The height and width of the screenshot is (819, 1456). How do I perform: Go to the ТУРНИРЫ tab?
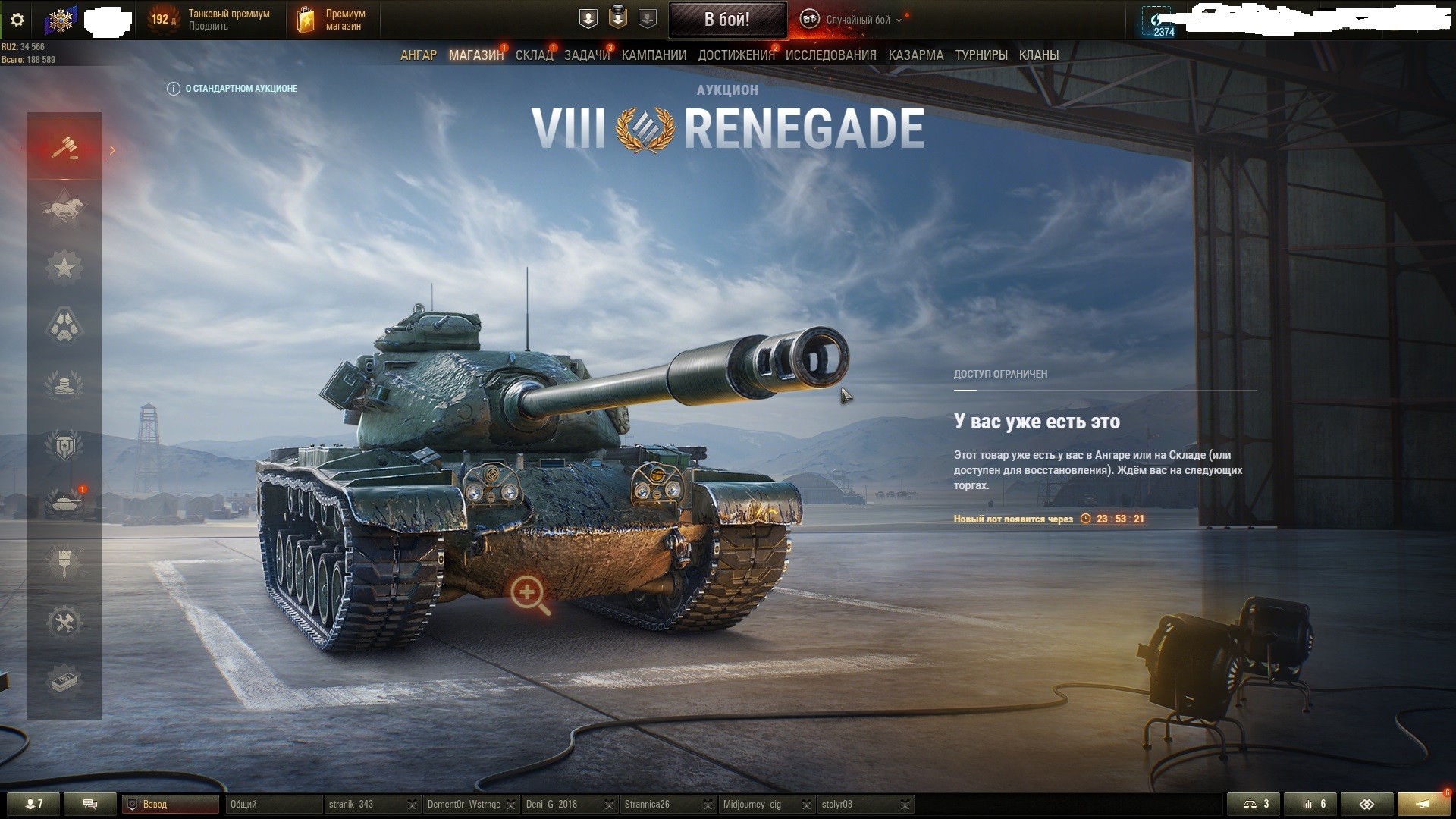pyautogui.click(x=981, y=55)
